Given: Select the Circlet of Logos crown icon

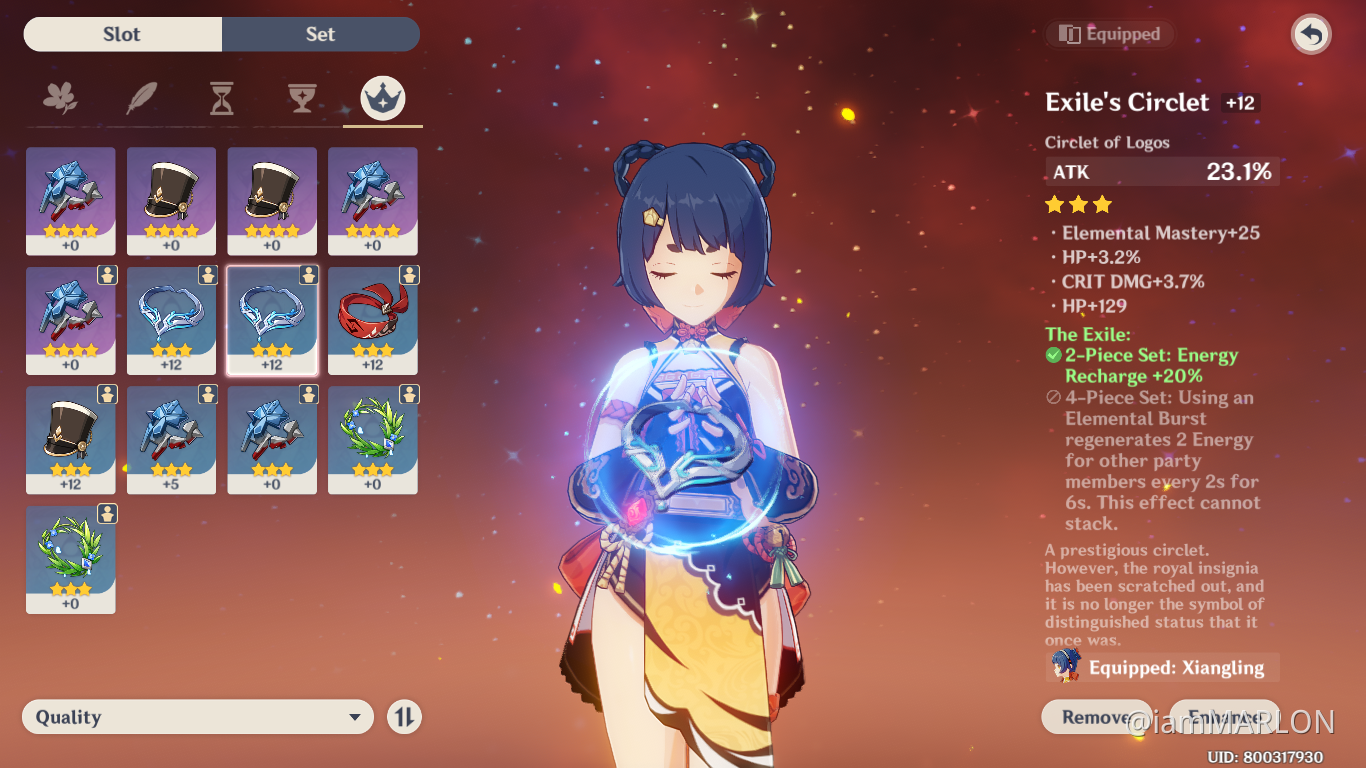Looking at the screenshot, I should [x=382, y=99].
